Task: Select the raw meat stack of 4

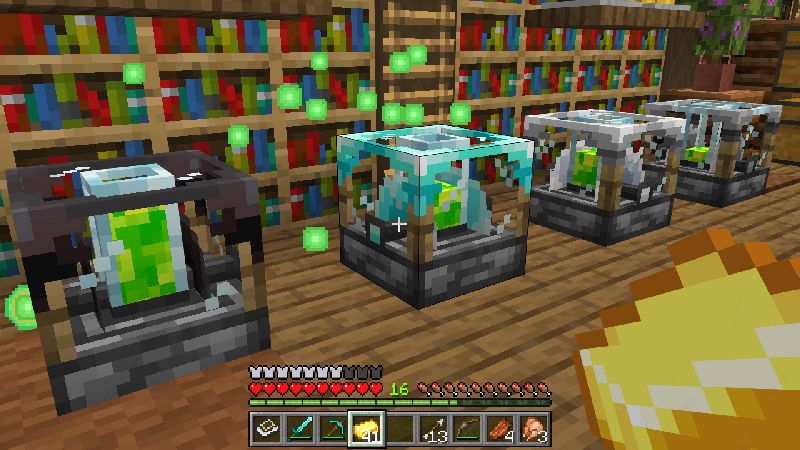Action: pos(499,428)
